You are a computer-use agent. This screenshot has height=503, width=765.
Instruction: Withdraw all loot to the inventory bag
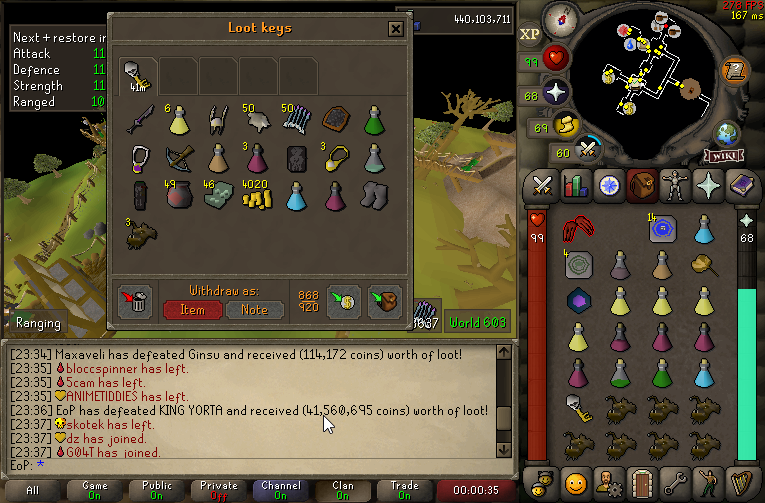pyautogui.click(x=384, y=301)
